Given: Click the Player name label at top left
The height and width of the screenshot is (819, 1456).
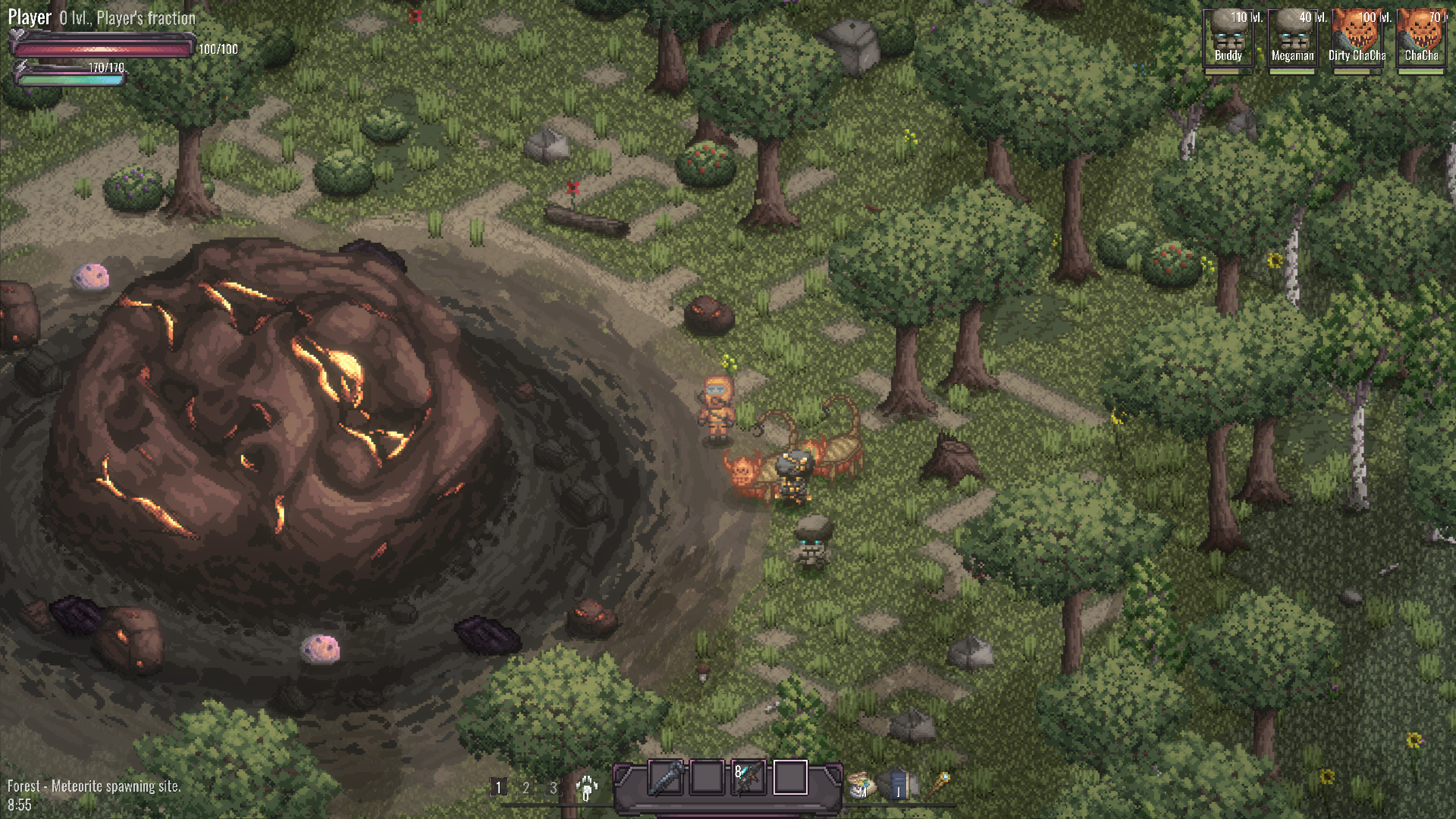Looking at the screenshot, I should coord(28,17).
